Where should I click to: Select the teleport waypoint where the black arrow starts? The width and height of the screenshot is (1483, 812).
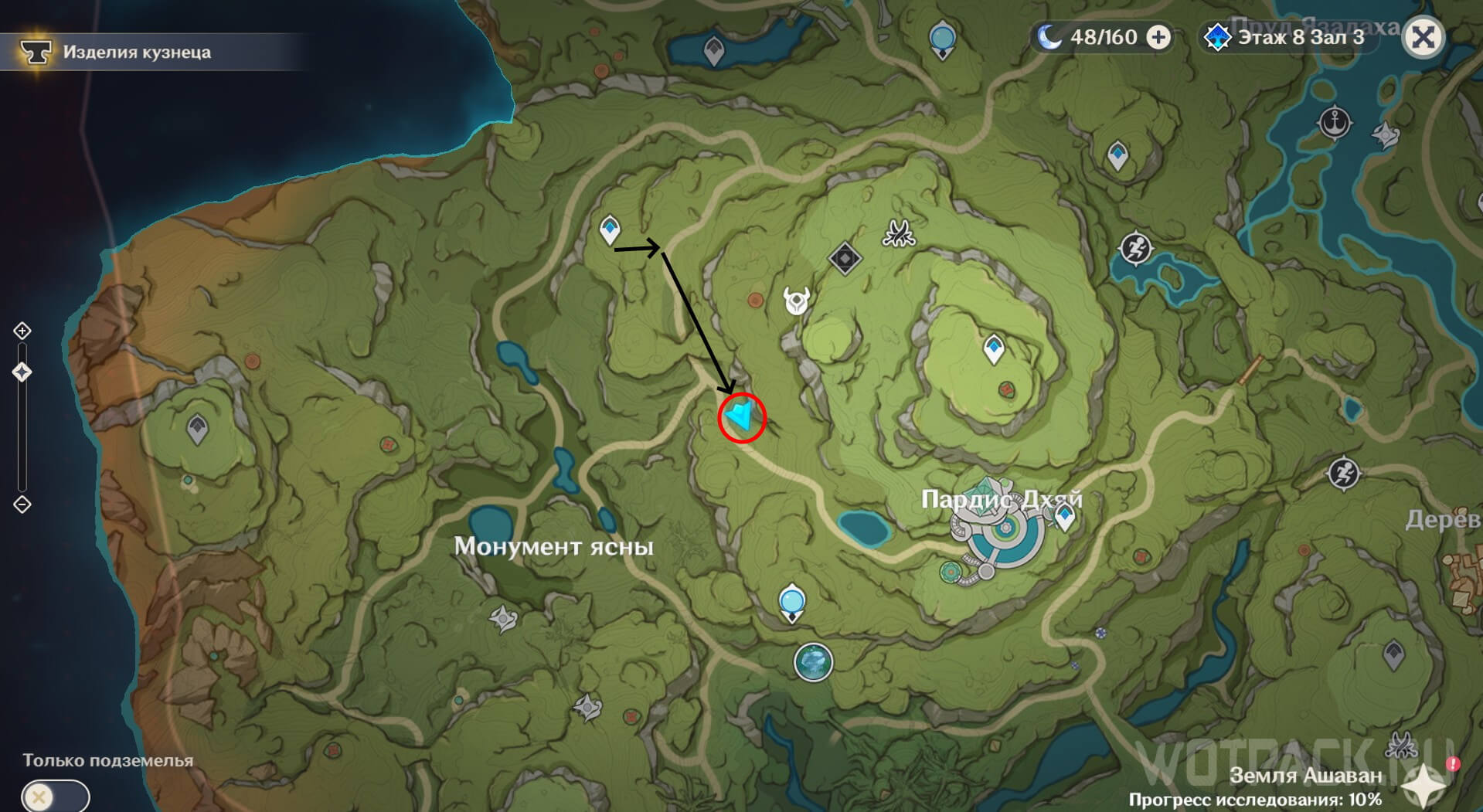(610, 229)
